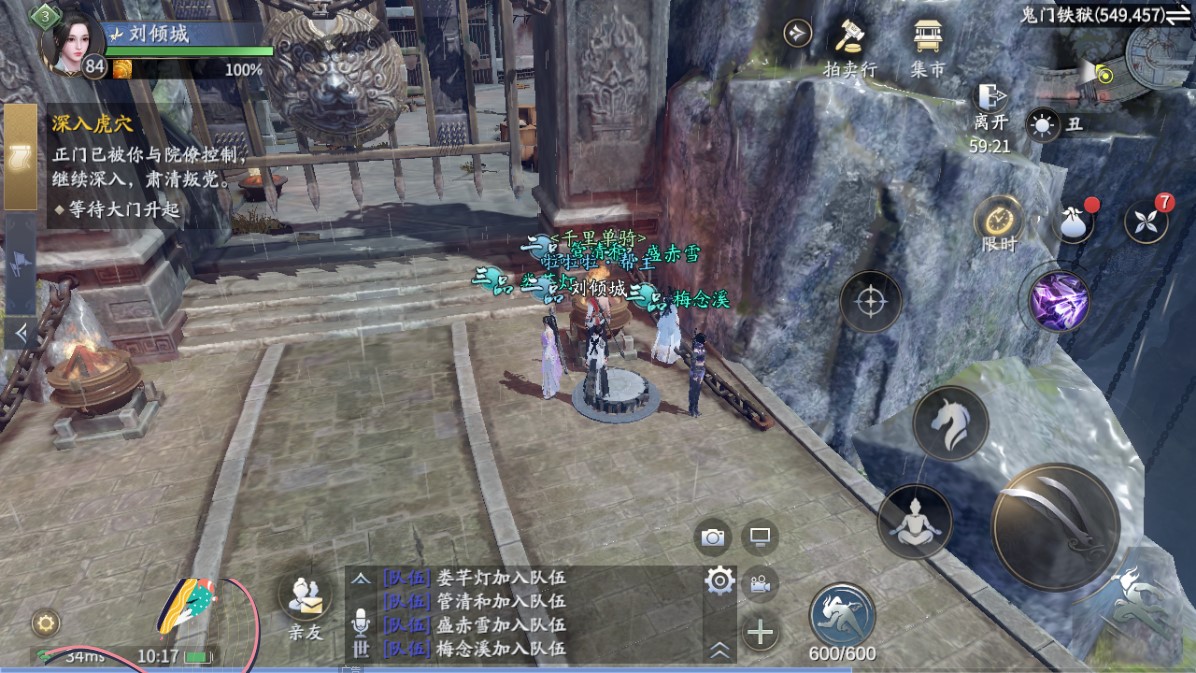Open the 集市 market

(x=927, y=46)
